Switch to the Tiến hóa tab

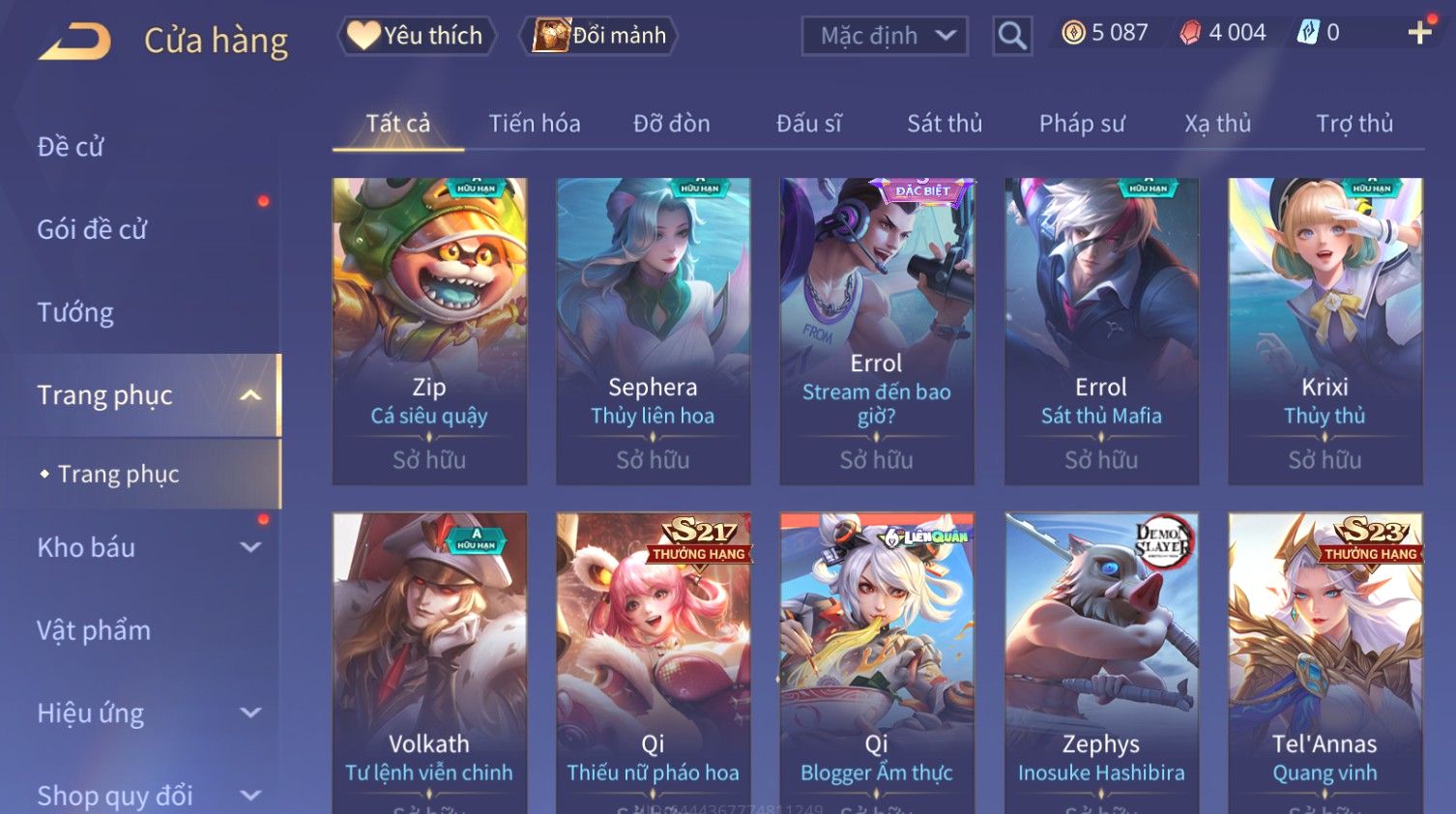[534, 124]
